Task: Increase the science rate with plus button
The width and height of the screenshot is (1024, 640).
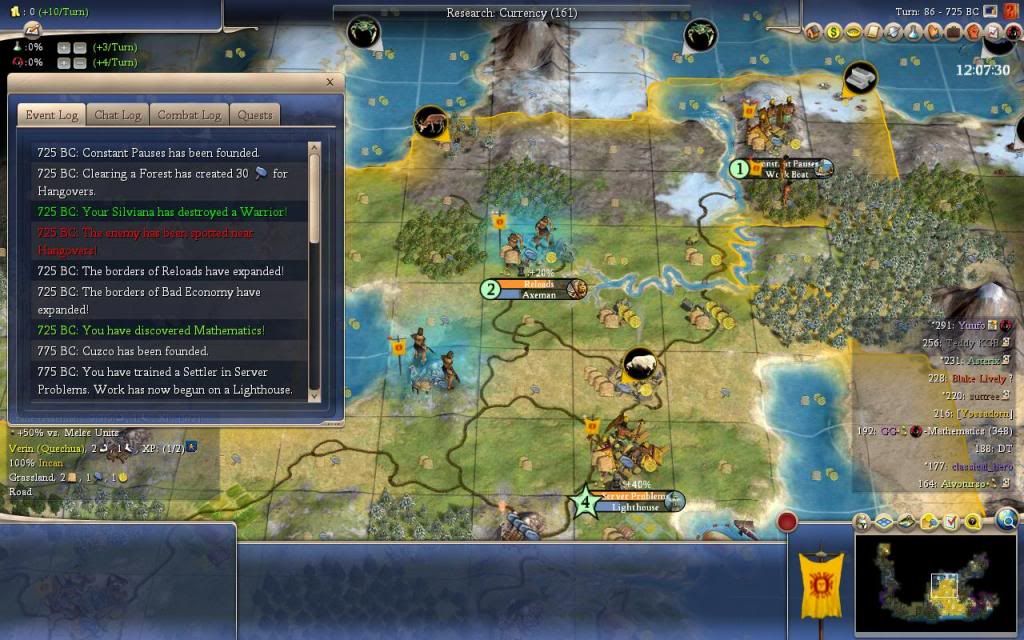Action: [x=63, y=47]
